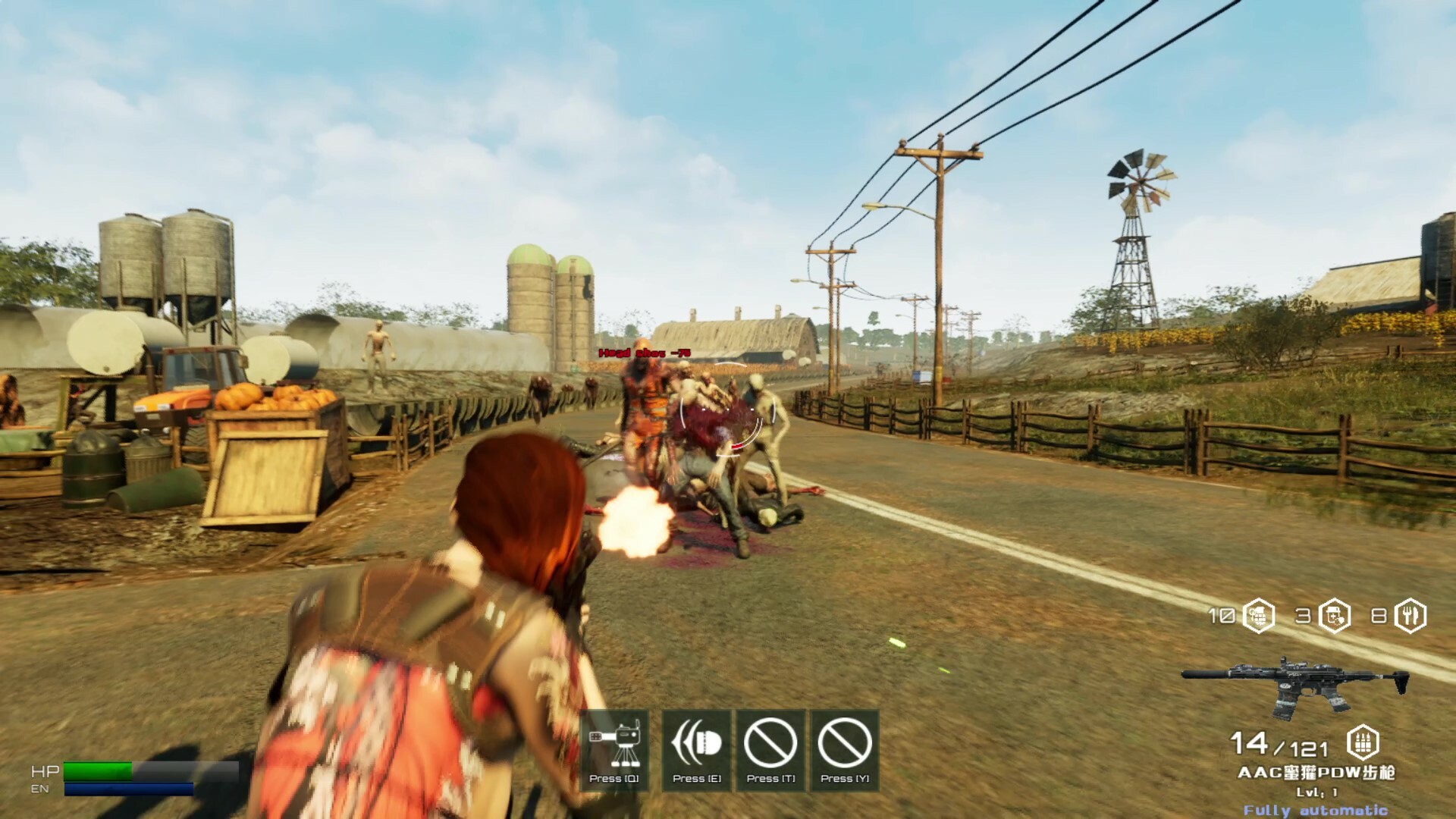
Task: Click the 'Press [Q]' keybind label
Action: [x=616, y=777]
